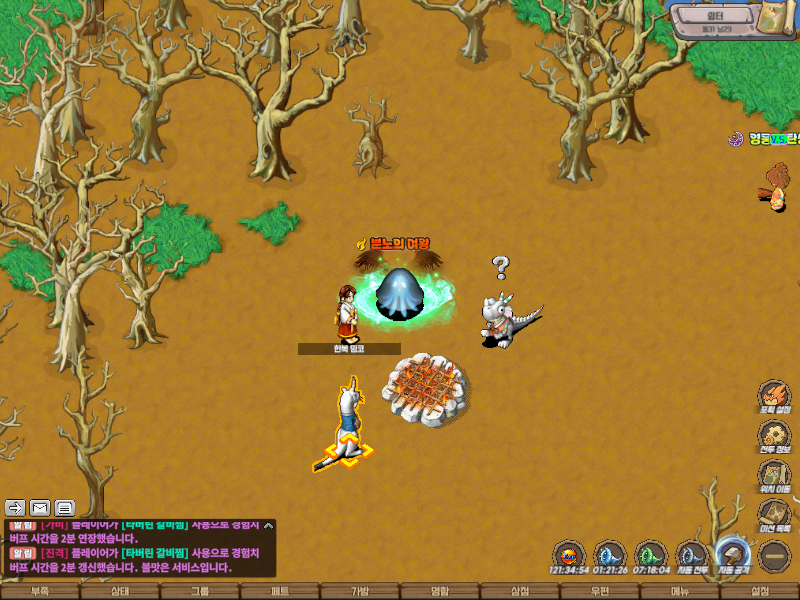The width and height of the screenshot is (800, 600).
Task: Open the 우편 (mail) menu
Action: click(600, 592)
